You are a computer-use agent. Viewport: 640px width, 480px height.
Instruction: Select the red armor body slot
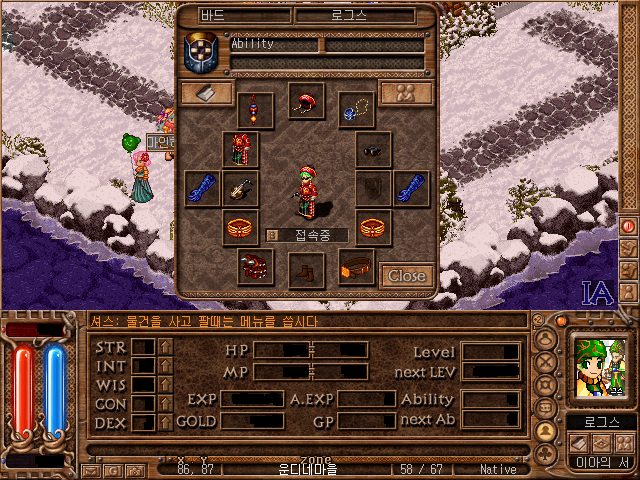pos(240,150)
